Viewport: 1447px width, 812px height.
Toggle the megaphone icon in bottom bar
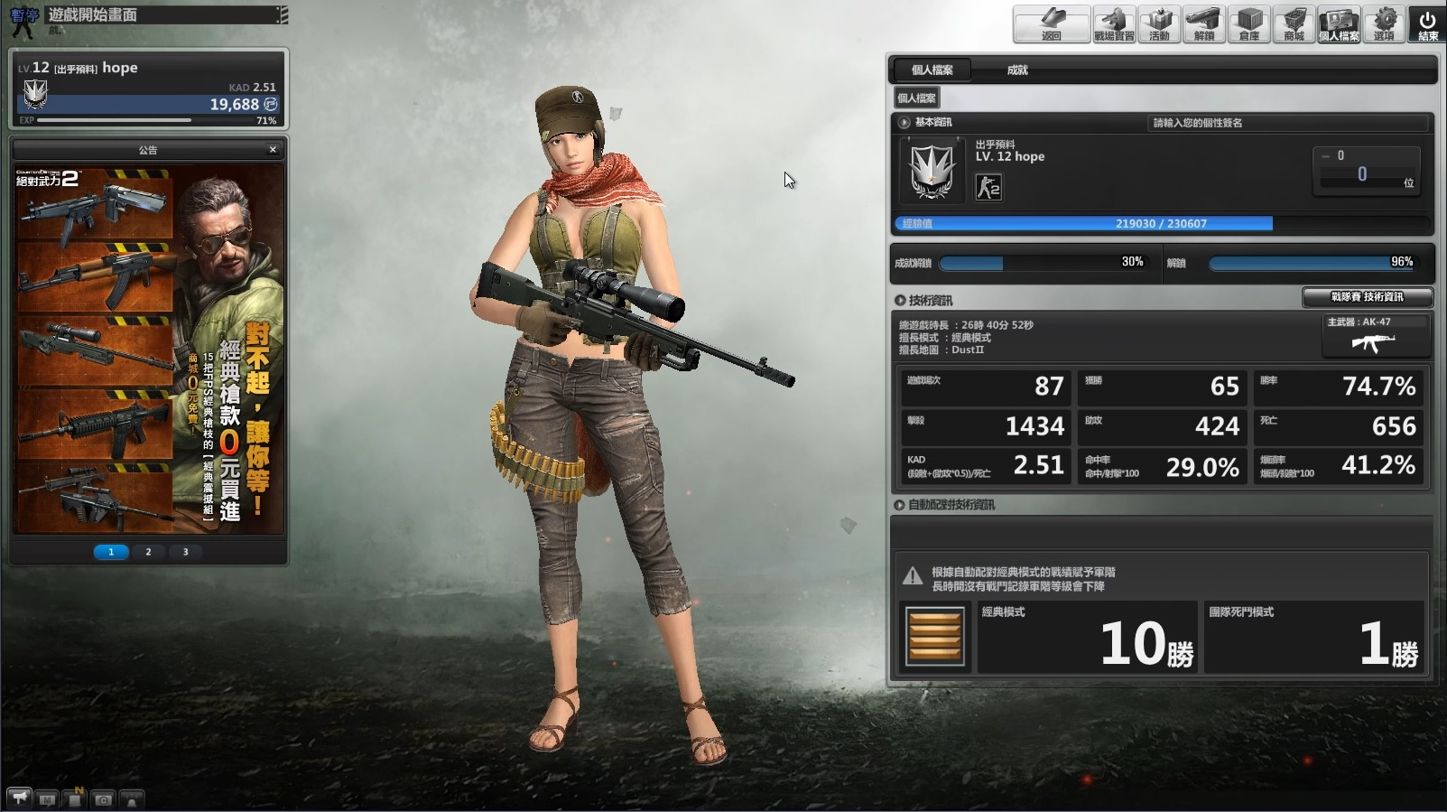coord(21,799)
